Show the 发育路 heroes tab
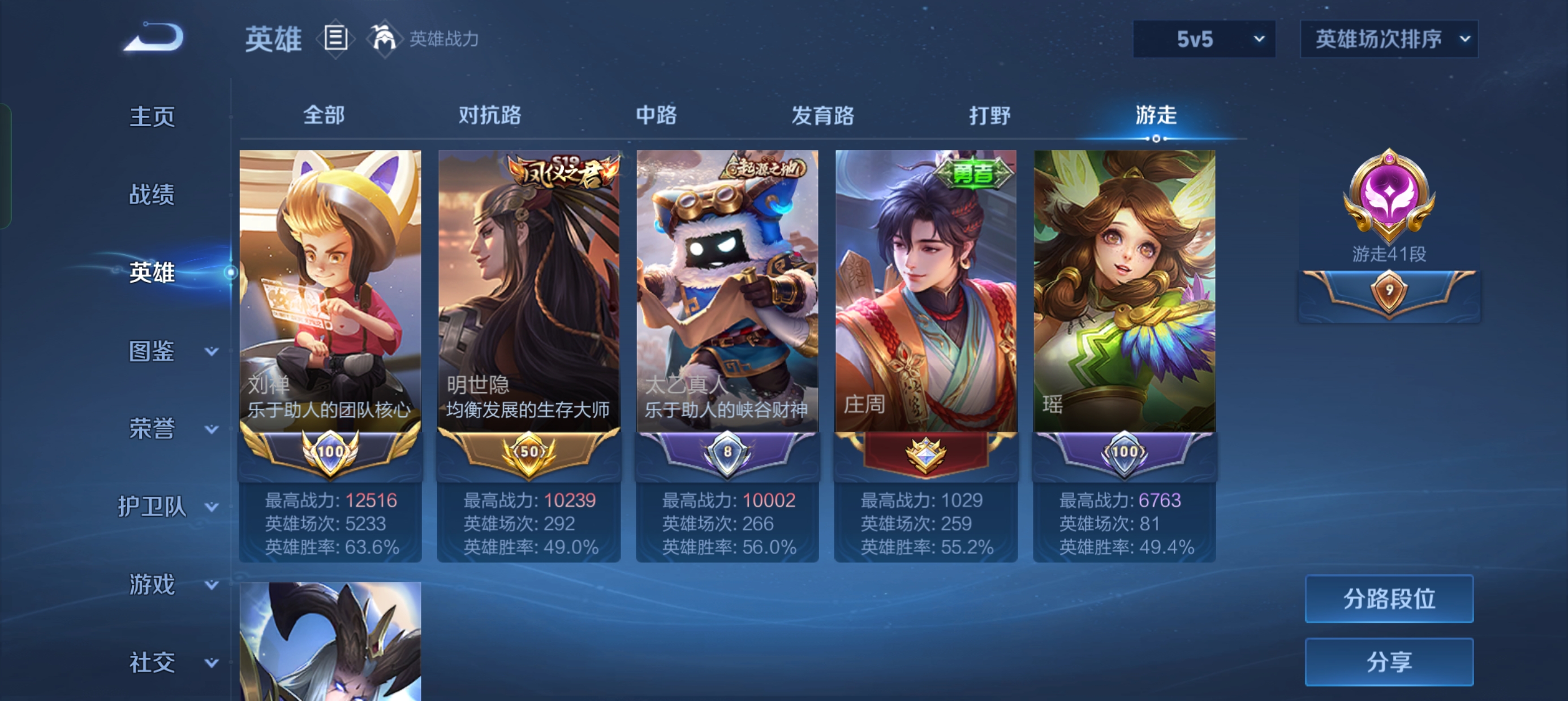The image size is (1568, 701). click(x=822, y=115)
